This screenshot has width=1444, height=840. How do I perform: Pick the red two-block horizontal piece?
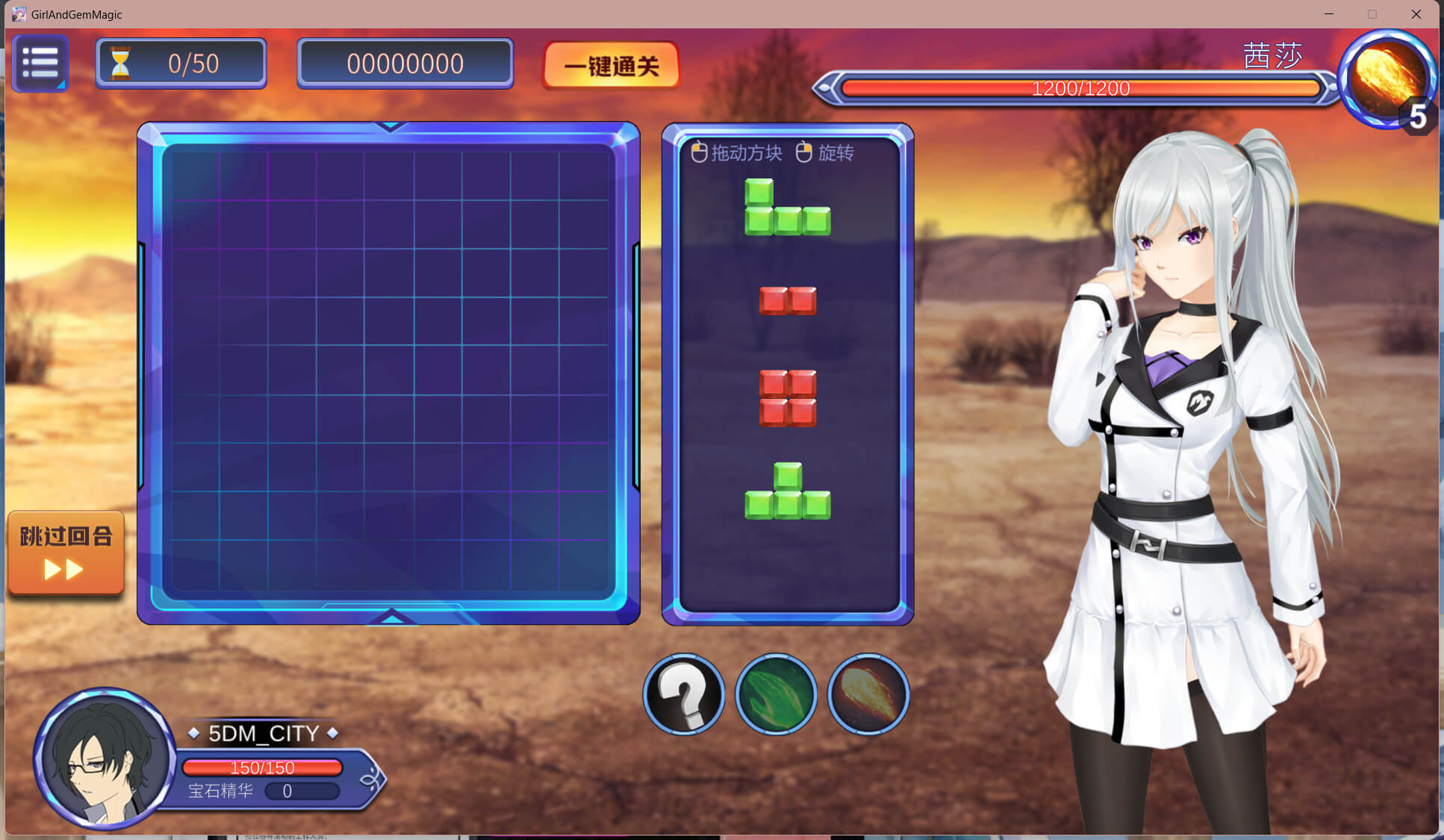(788, 301)
